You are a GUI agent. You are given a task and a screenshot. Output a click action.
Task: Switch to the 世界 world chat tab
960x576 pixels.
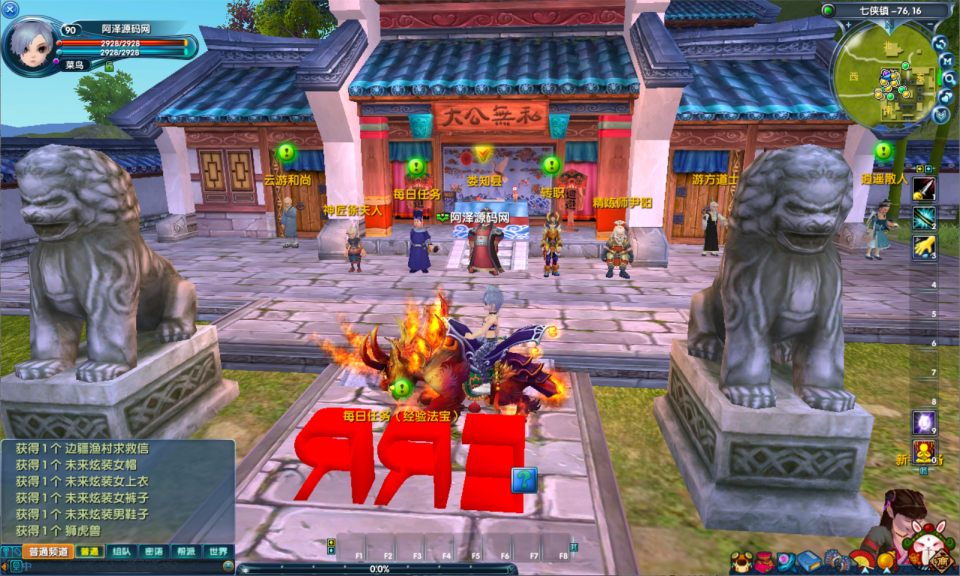click(217, 551)
